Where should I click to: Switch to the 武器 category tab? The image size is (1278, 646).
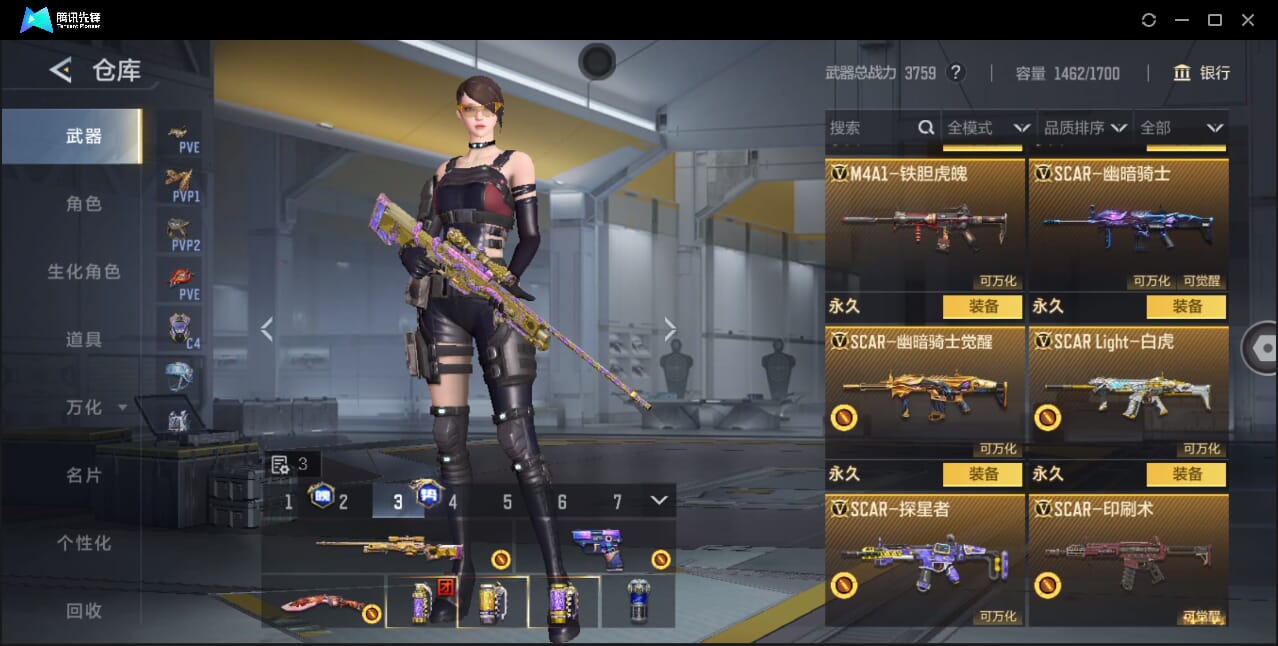[84, 136]
